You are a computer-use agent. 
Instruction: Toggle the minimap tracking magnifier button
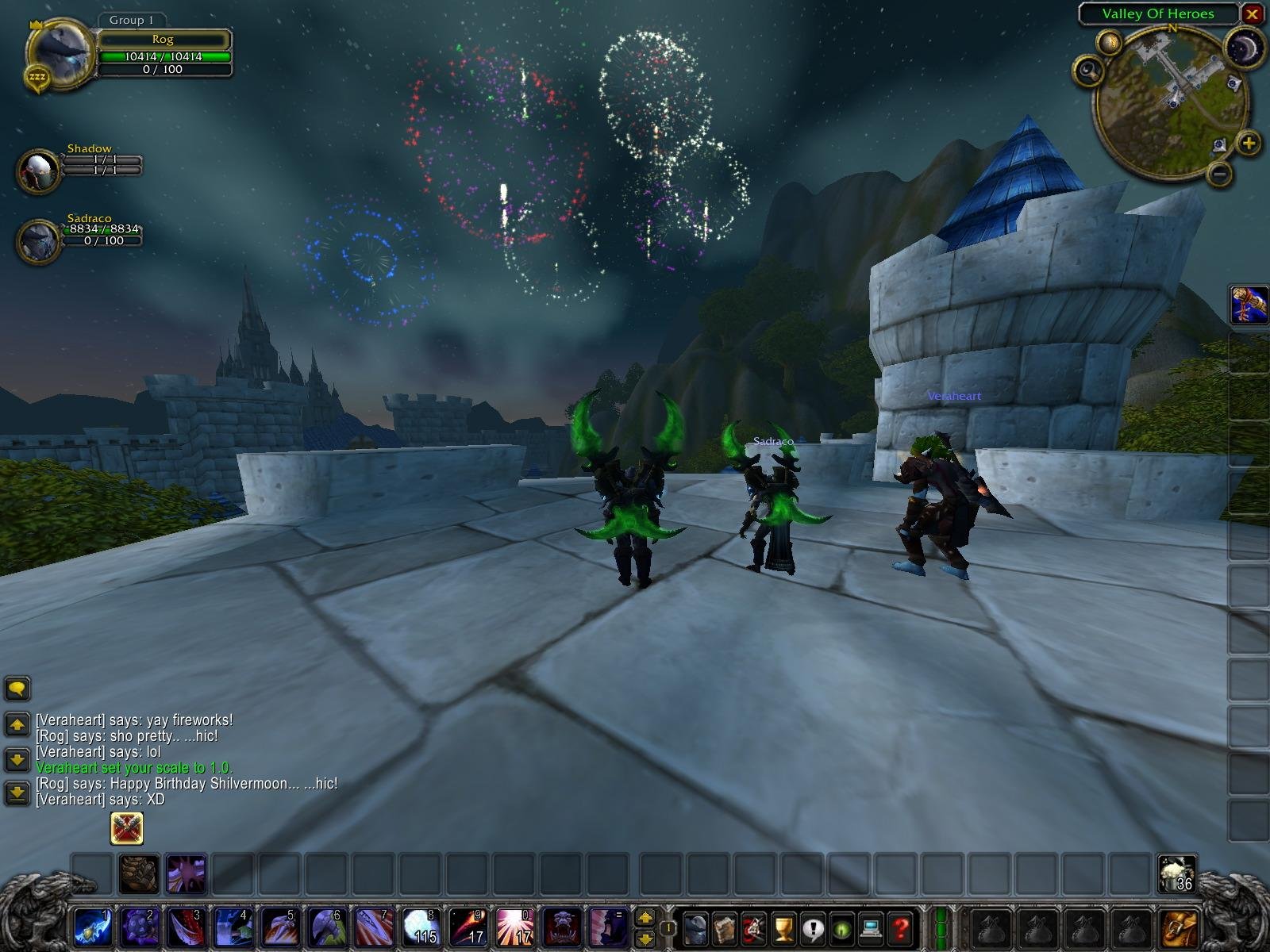coord(1089,71)
